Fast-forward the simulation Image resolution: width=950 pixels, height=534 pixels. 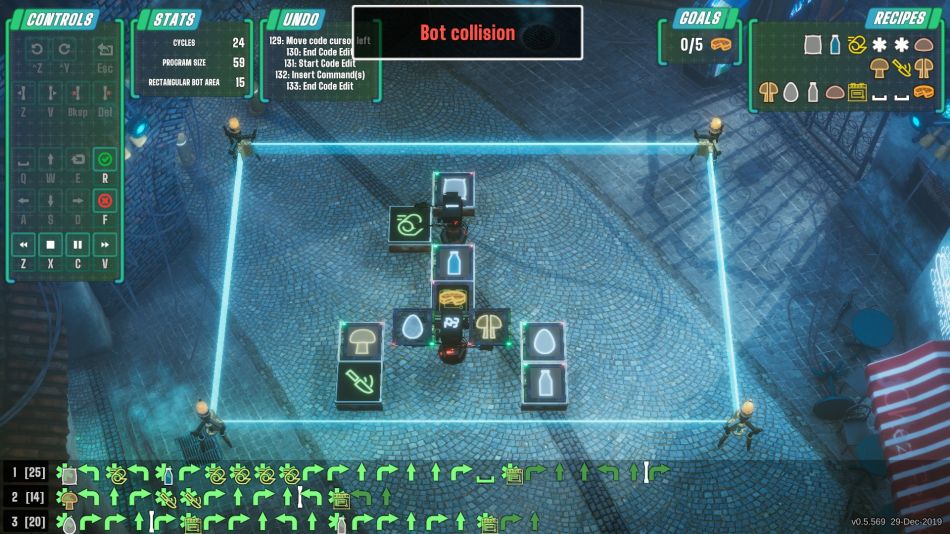105,244
